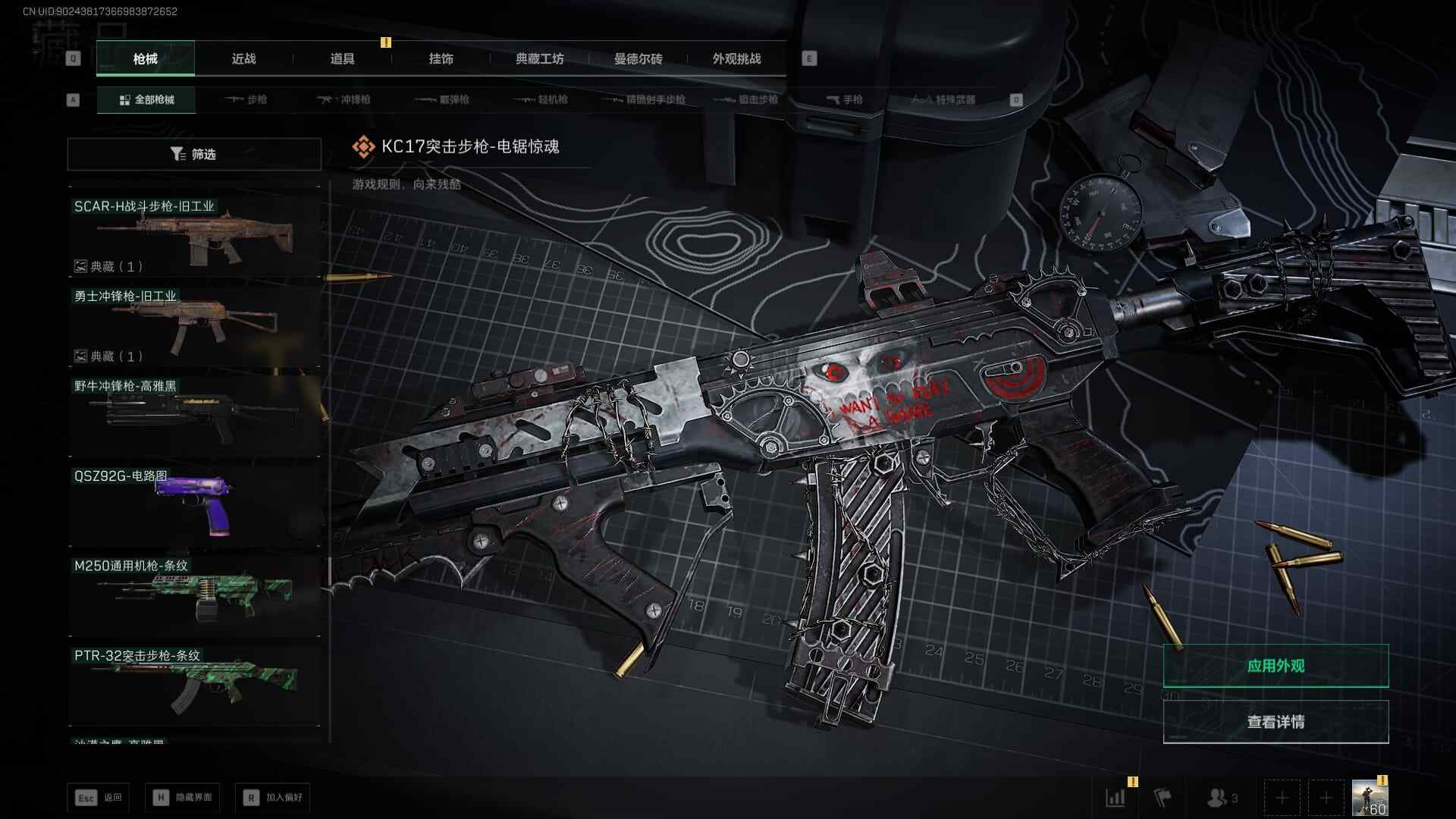
Task: Go to the 挂饰 charms tab
Action: pos(441,58)
